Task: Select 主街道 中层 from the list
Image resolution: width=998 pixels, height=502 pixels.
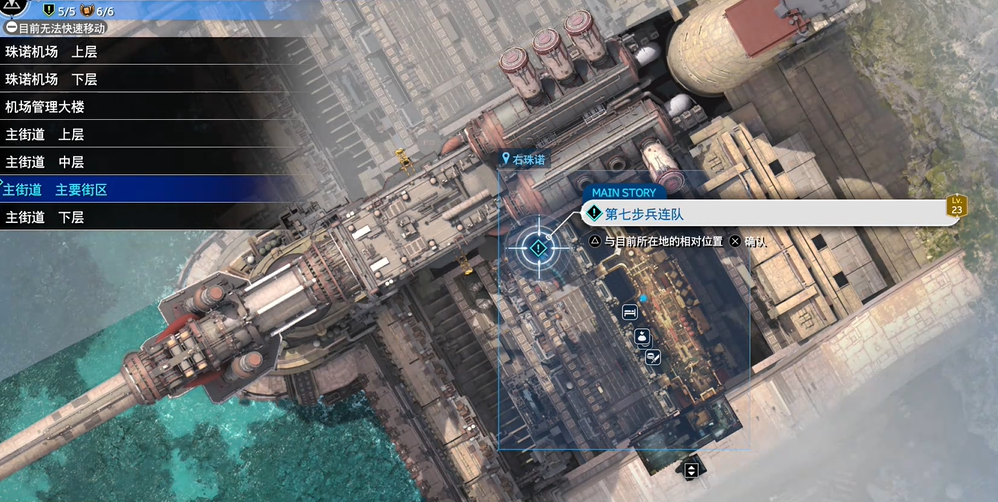Action: [x=45, y=161]
